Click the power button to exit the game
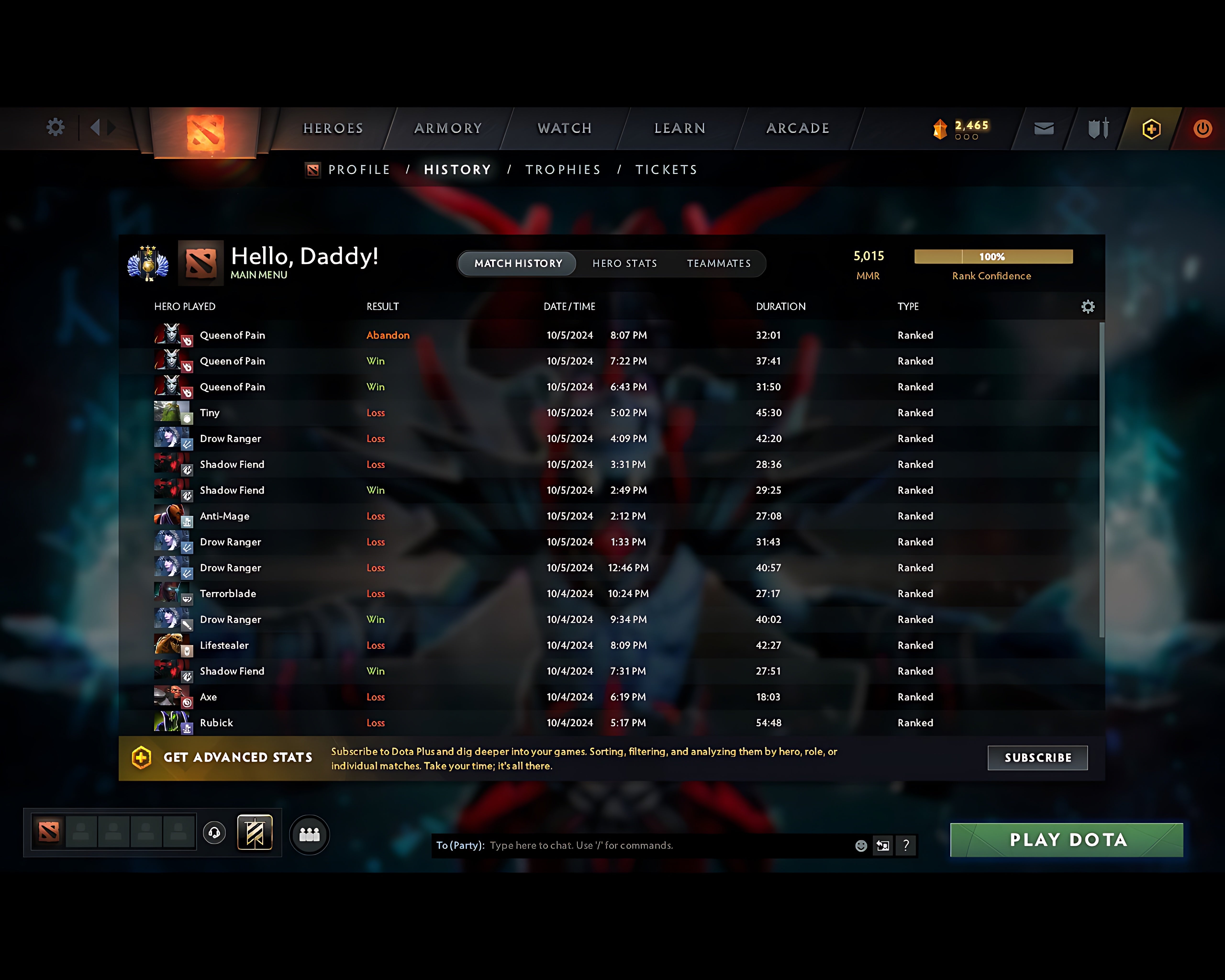This screenshot has height=980, width=1225. coord(1203,128)
